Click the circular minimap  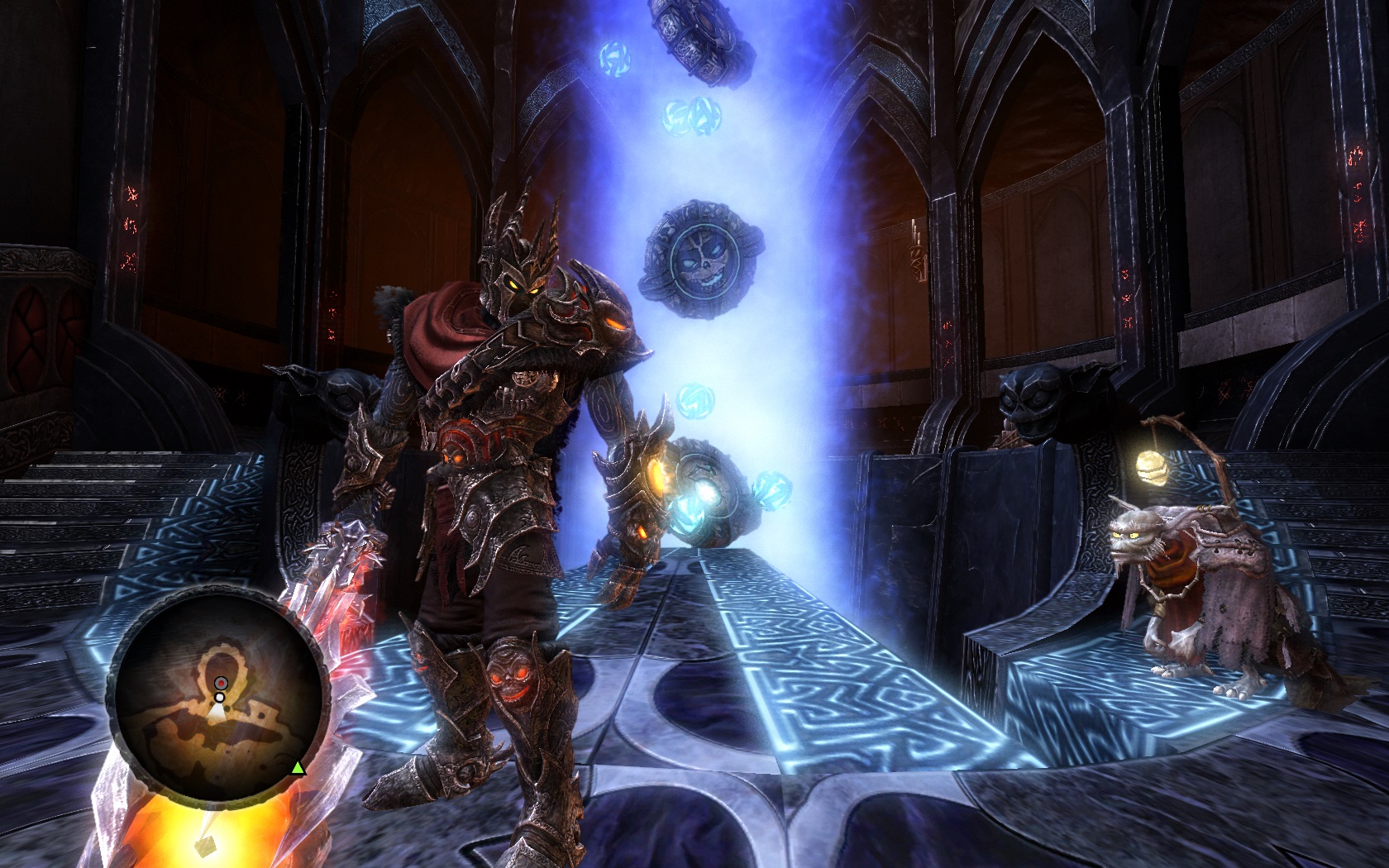point(217,699)
